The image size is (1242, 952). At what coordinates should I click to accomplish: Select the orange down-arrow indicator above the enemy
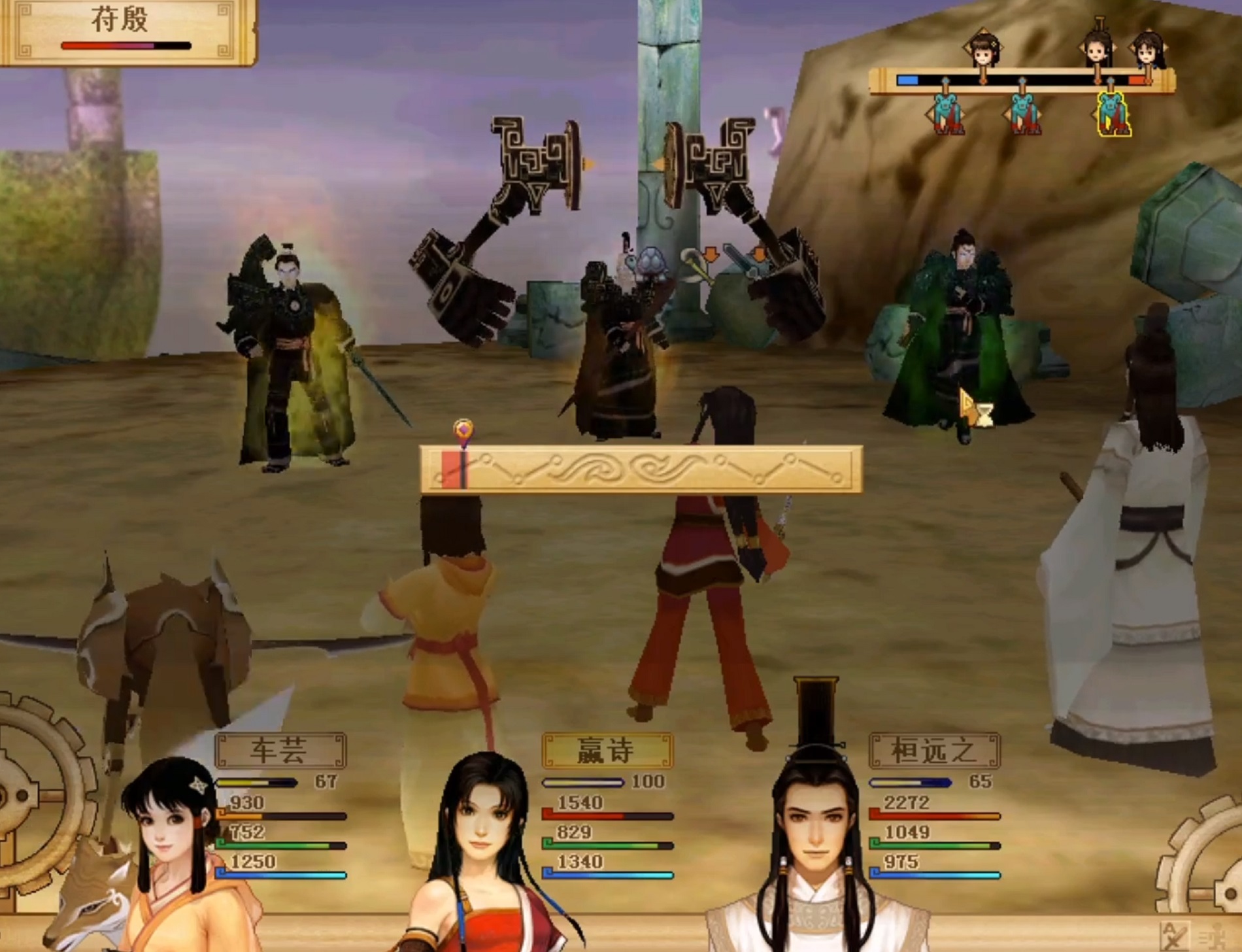coord(710,254)
